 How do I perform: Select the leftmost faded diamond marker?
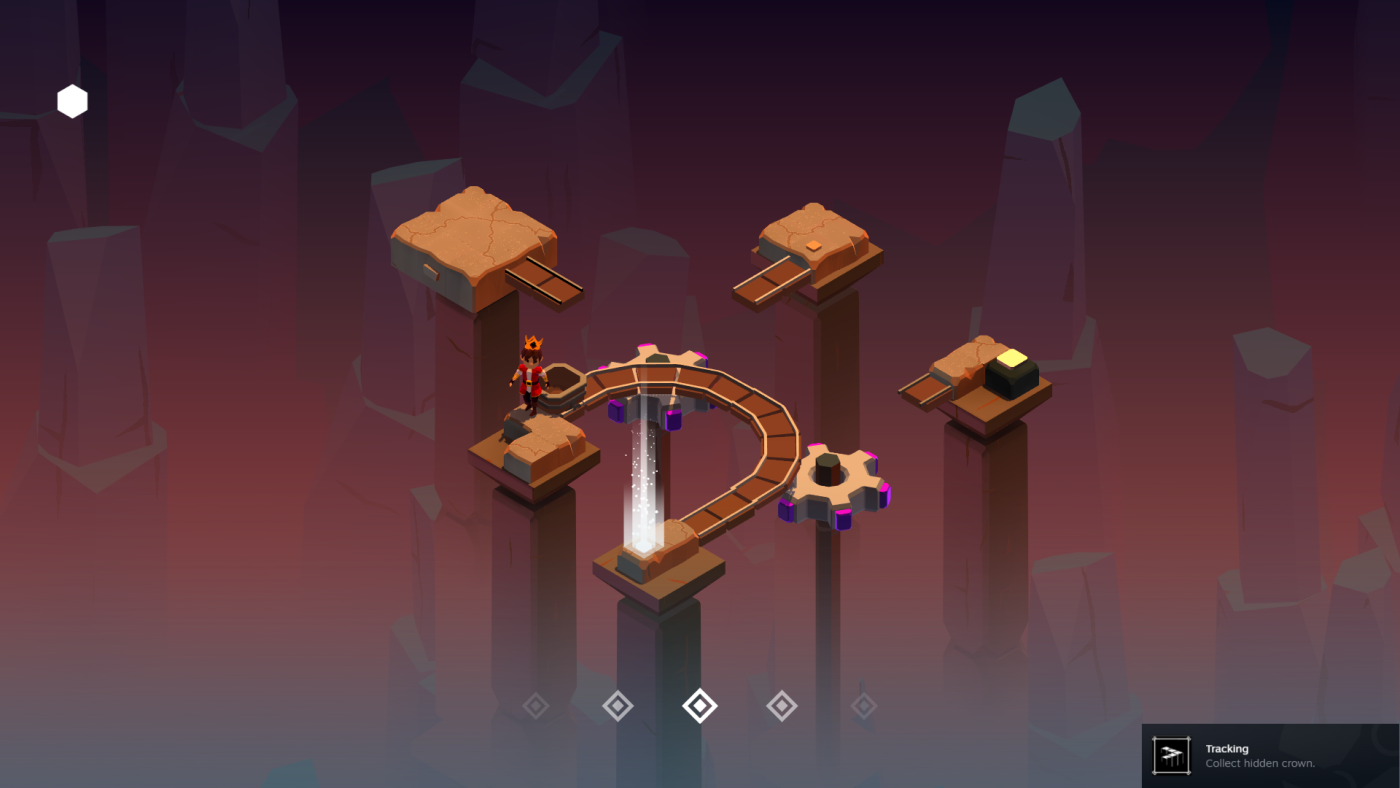[x=535, y=705]
